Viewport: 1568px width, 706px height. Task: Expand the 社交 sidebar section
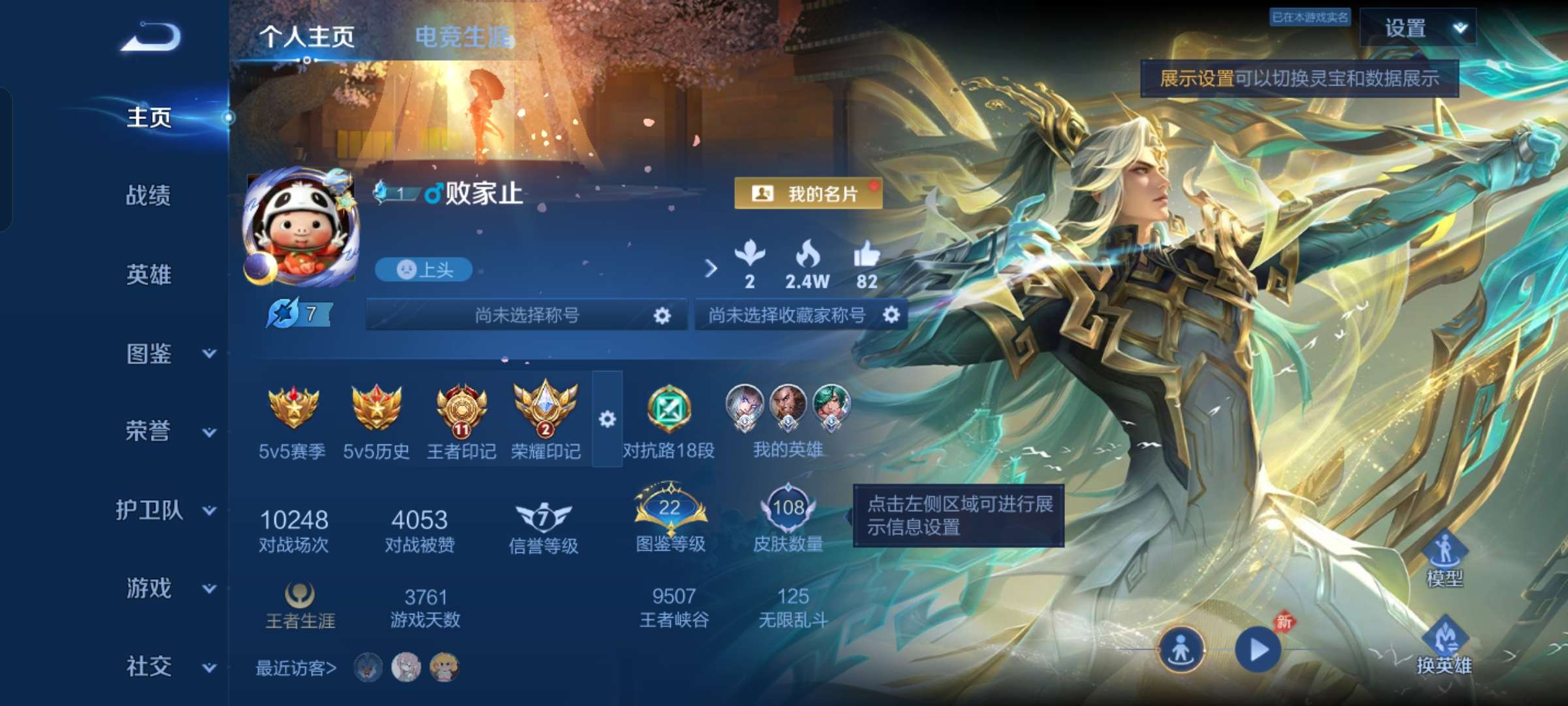(149, 667)
